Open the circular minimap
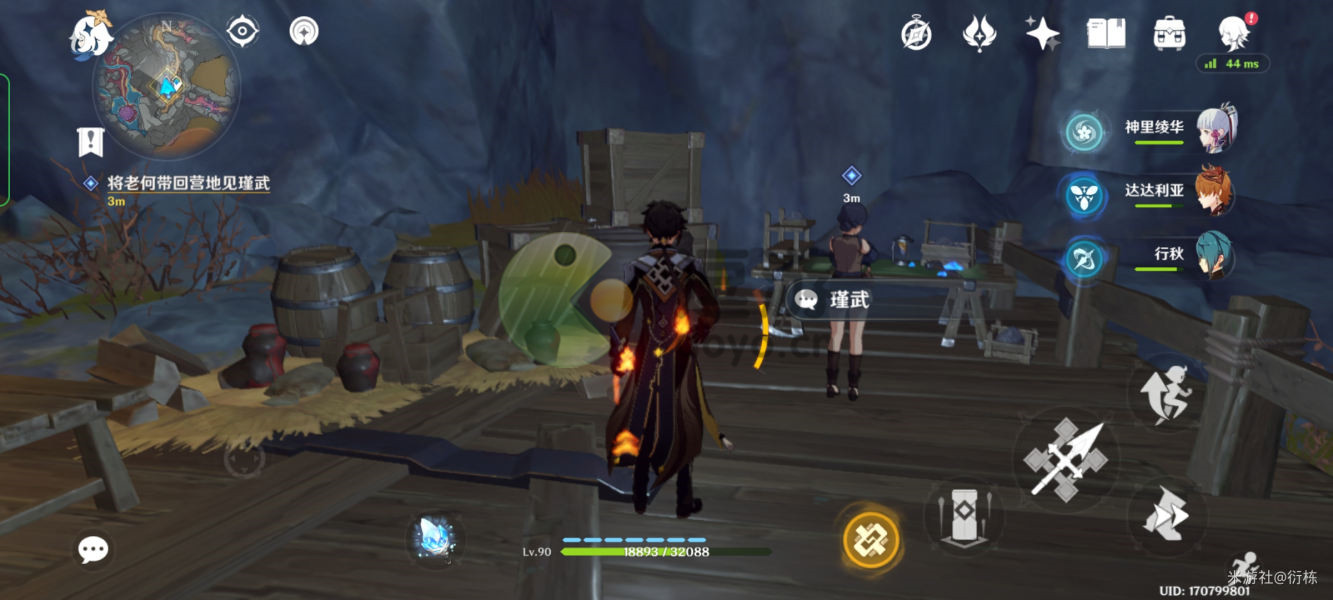This screenshot has width=1333, height=600. click(x=166, y=88)
